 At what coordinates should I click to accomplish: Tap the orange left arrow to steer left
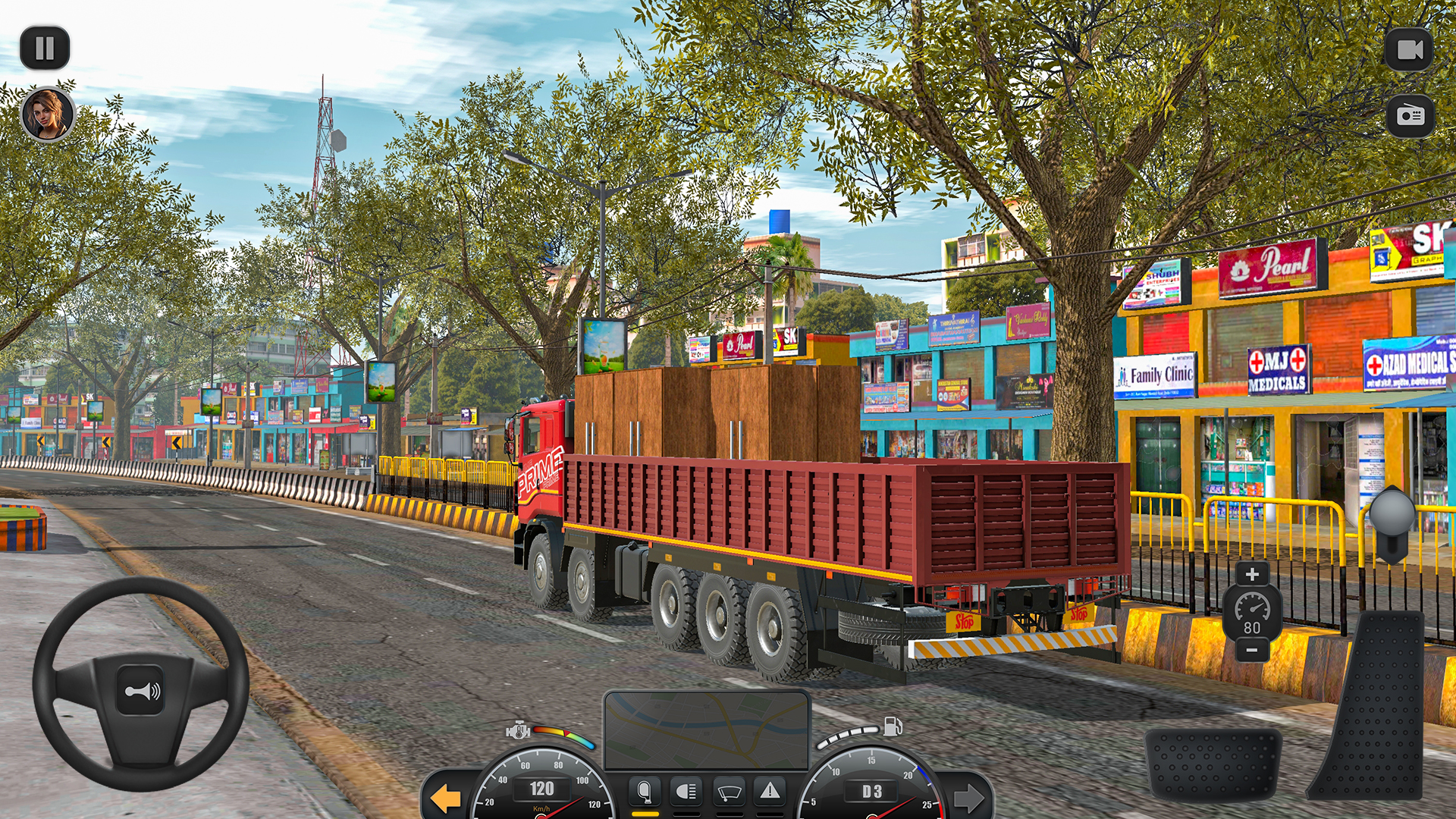click(x=446, y=796)
